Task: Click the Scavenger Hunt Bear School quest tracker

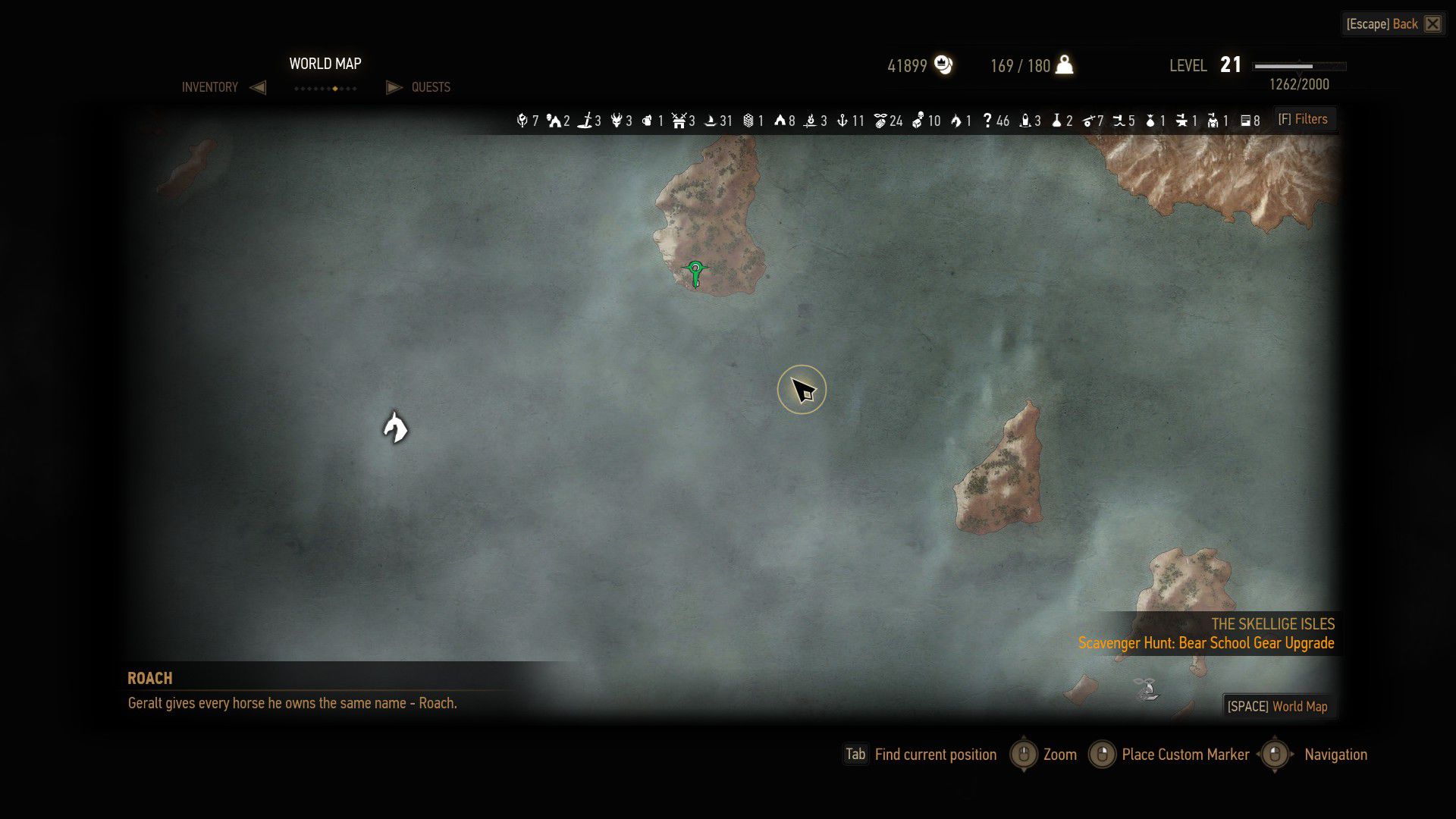Action: tap(1206, 643)
